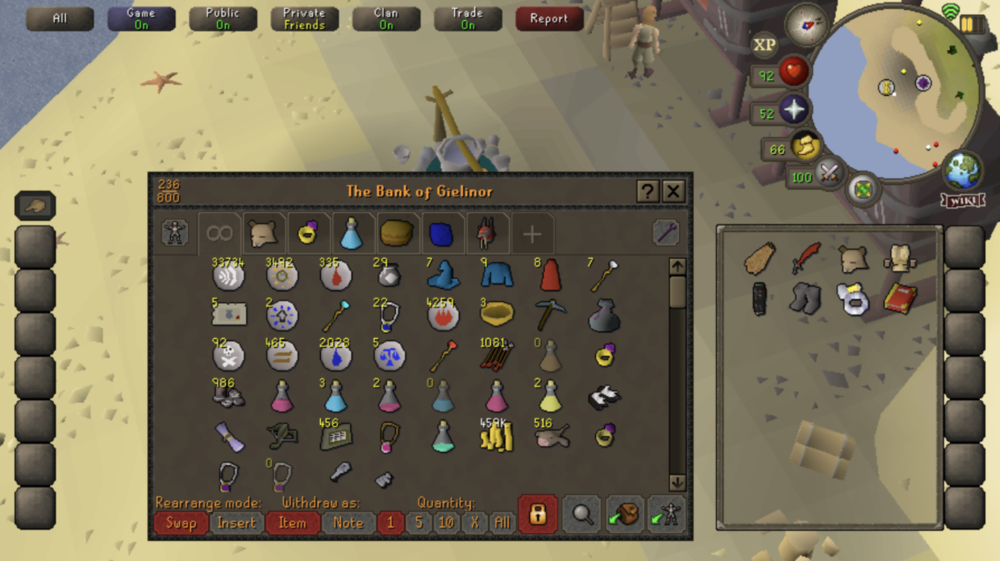1000x561 pixels.
Task: Deposit inventory using the backpack button
Action: point(624,514)
